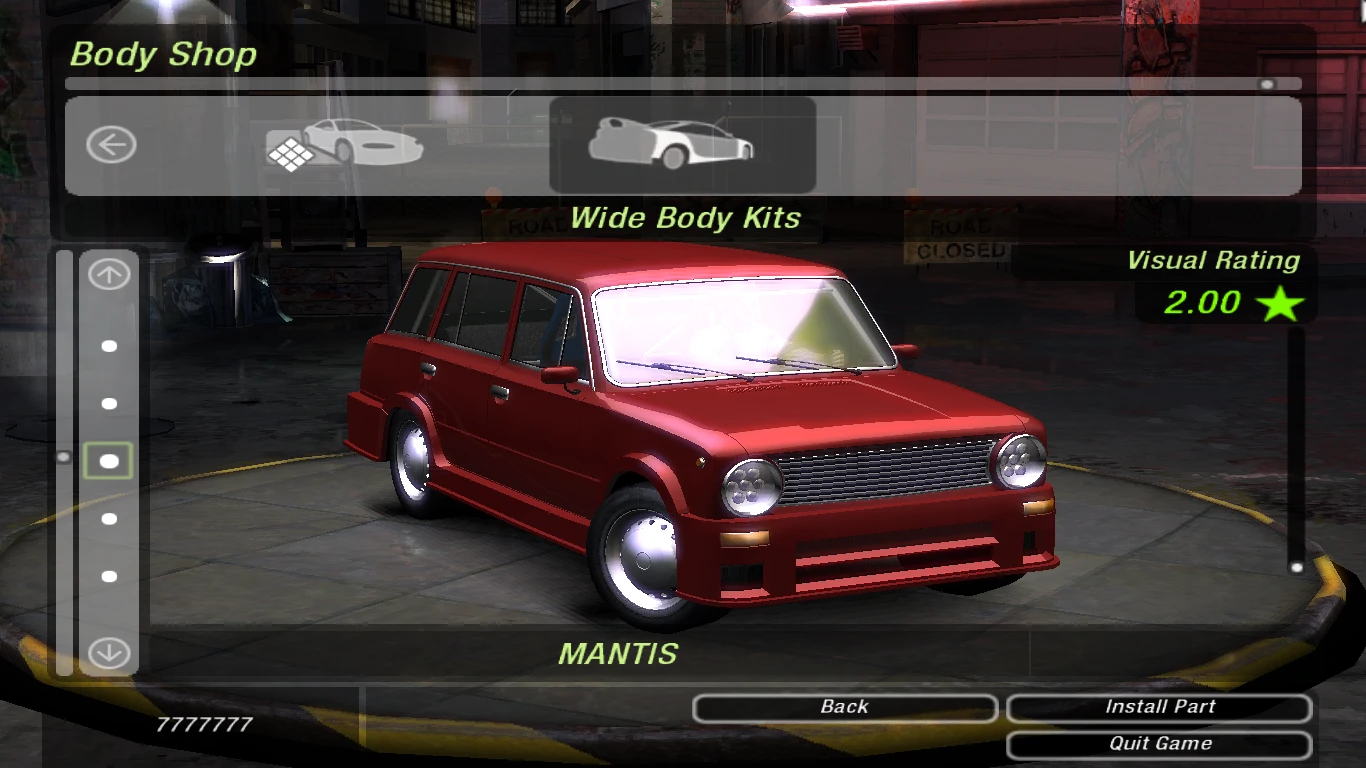Screen dimensions: 1366x768
Task: Select the bottom part dot in the list
Action: tap(109, 575)
